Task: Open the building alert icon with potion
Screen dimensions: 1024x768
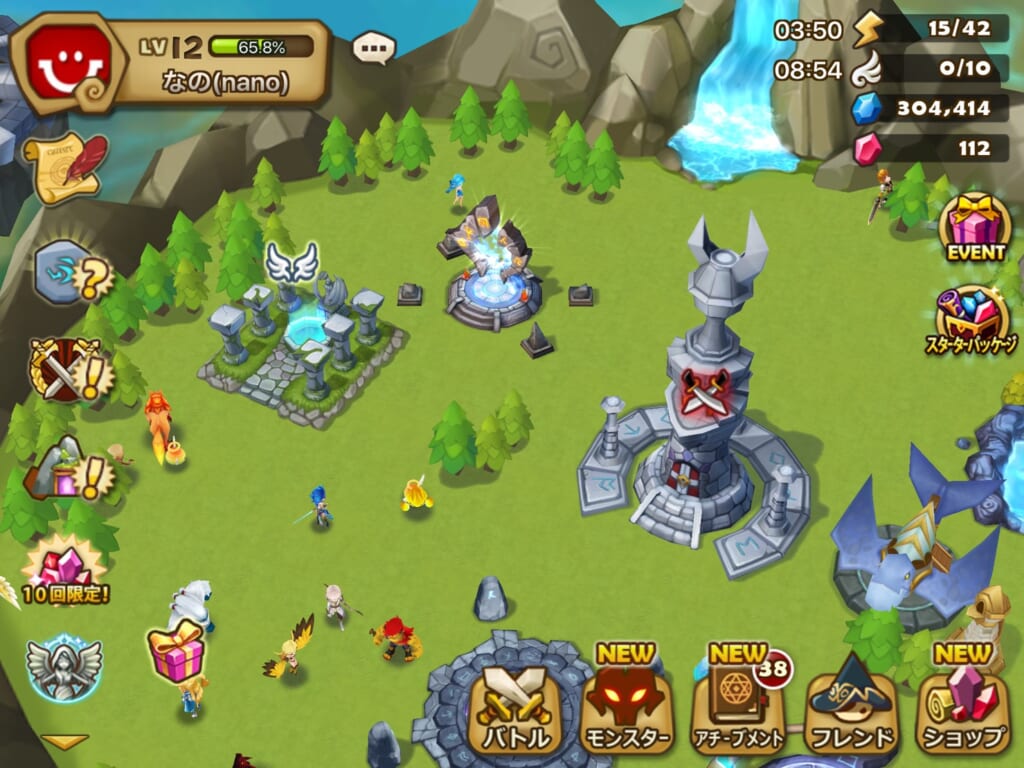Action: 68,469
